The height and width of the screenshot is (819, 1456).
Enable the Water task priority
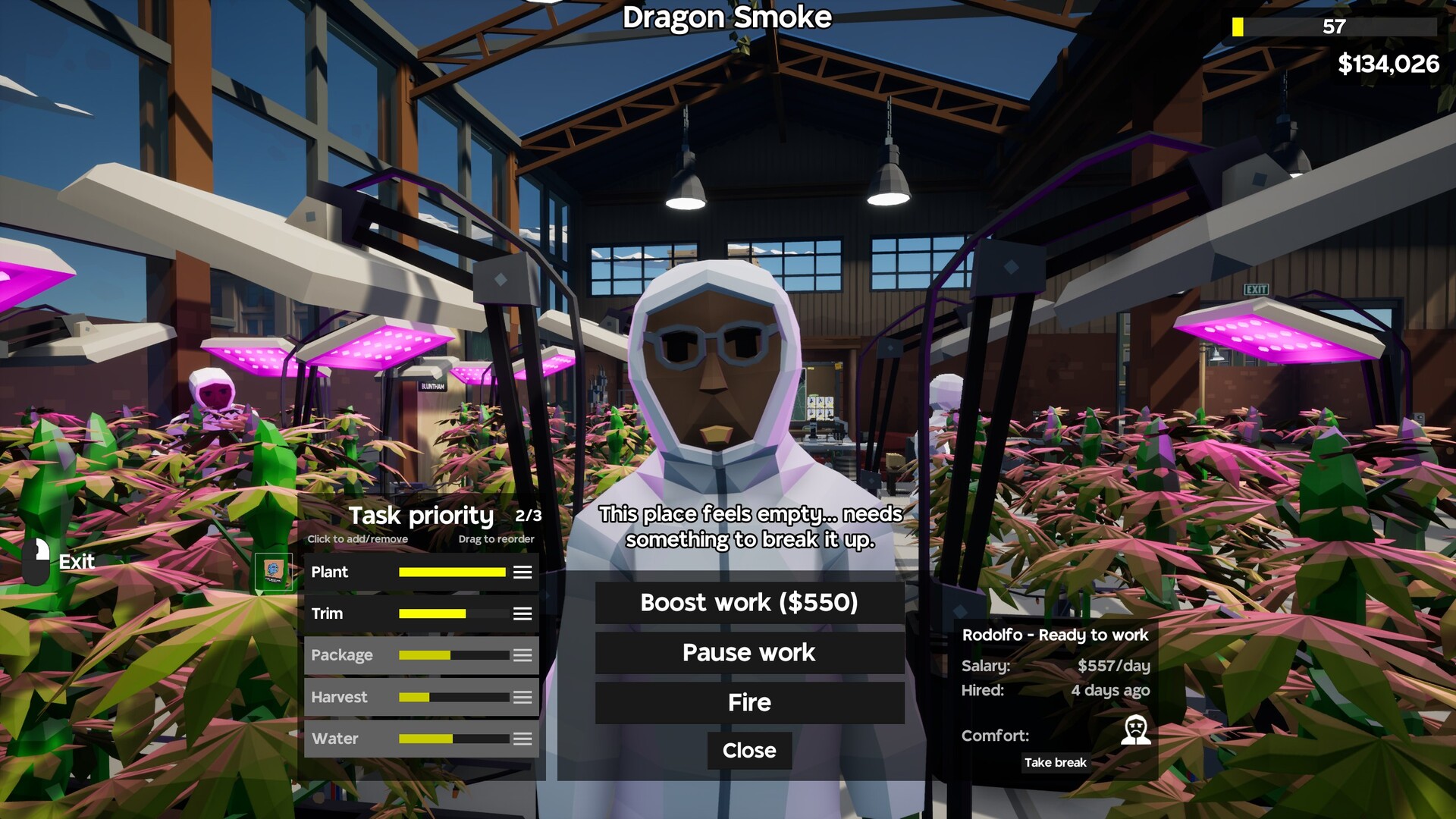[x=335, y=739]
